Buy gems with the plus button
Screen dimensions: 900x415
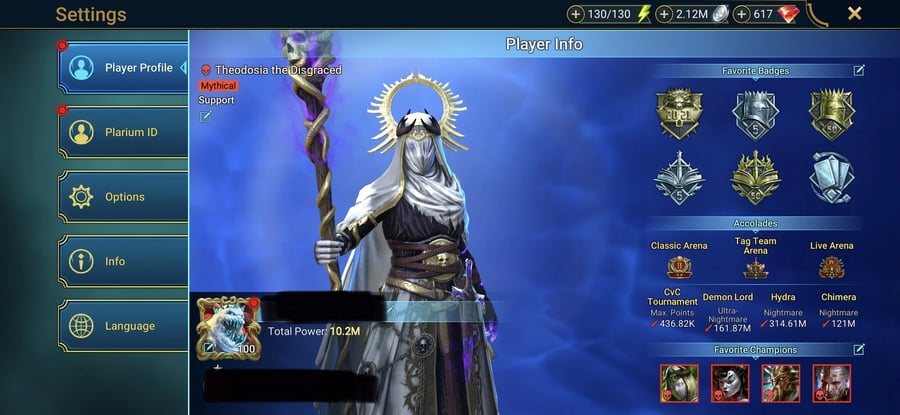(x=743, y=14)
